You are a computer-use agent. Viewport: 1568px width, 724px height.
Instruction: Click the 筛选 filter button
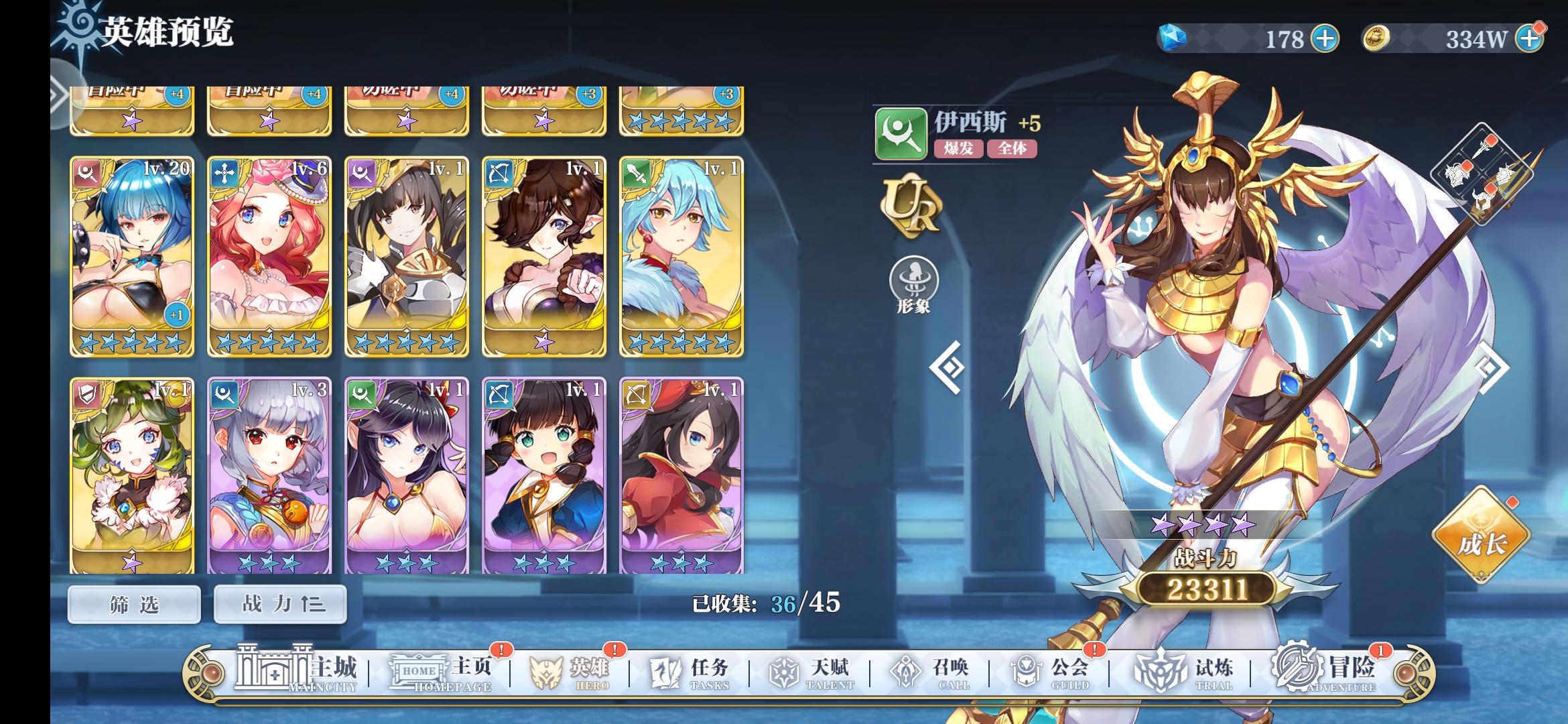(133, 604)
